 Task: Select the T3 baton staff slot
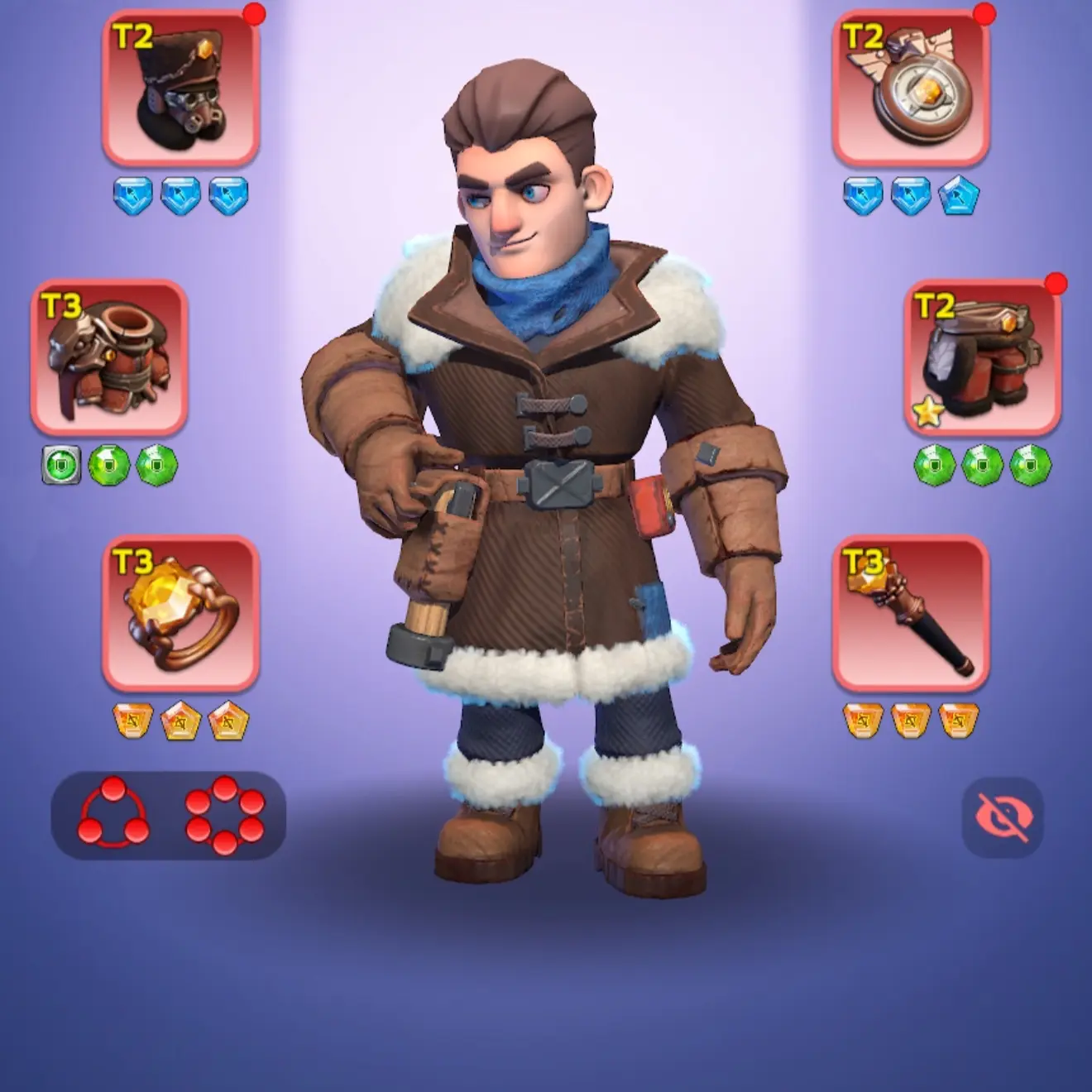(x=911, y=613)
